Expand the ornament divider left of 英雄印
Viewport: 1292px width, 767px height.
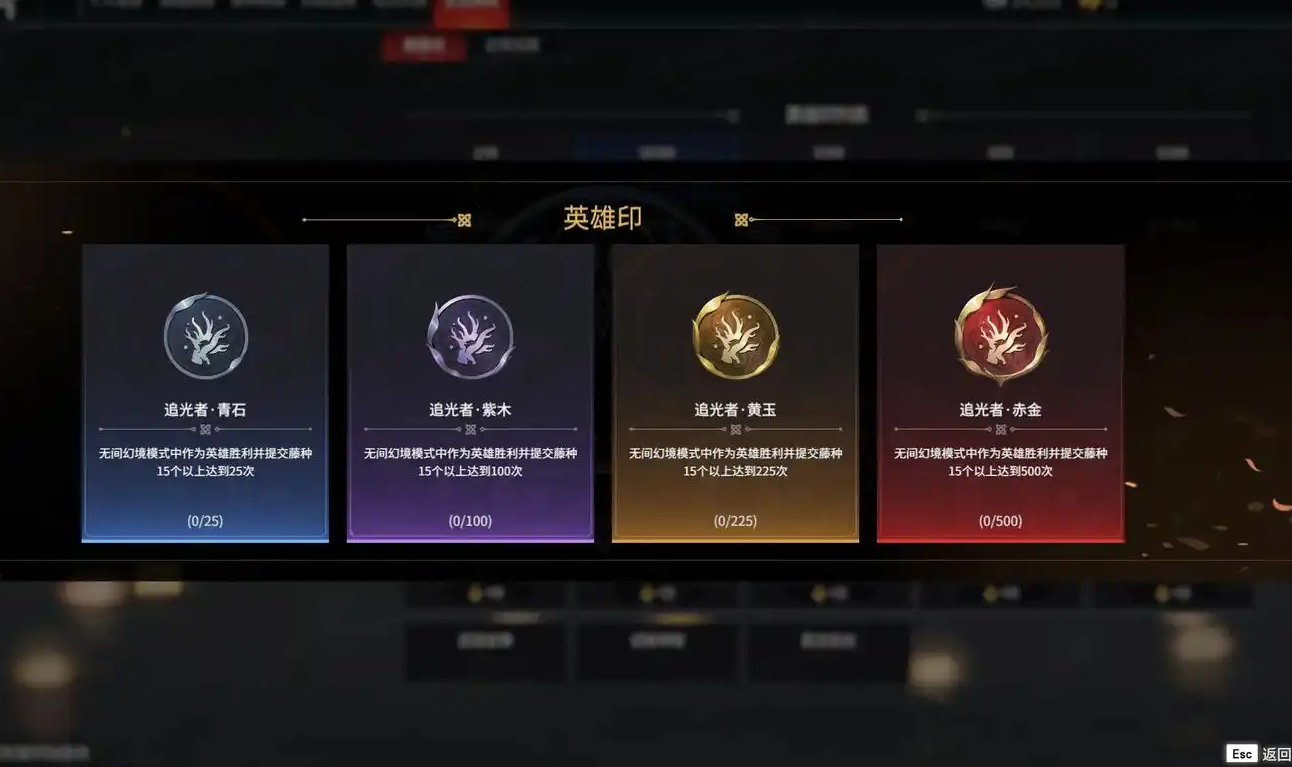[462, 217]
